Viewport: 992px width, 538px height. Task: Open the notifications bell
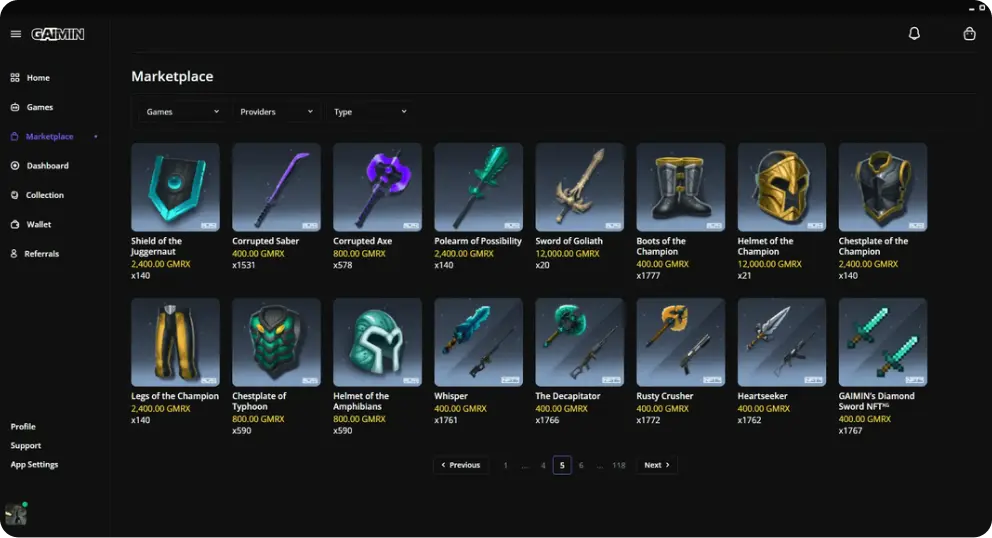click(914, 34)
